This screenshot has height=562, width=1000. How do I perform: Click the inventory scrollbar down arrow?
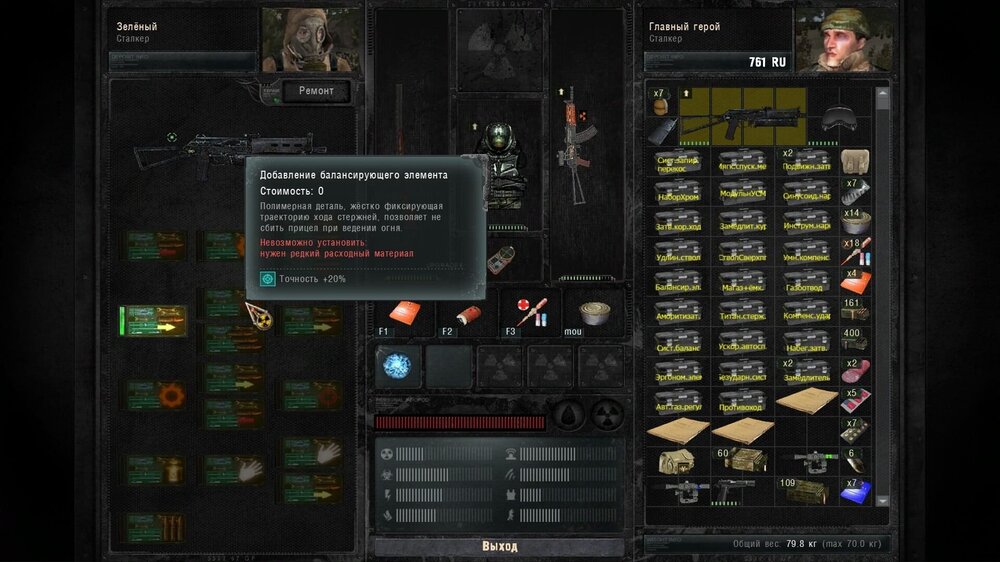click(x=883, y=518)
